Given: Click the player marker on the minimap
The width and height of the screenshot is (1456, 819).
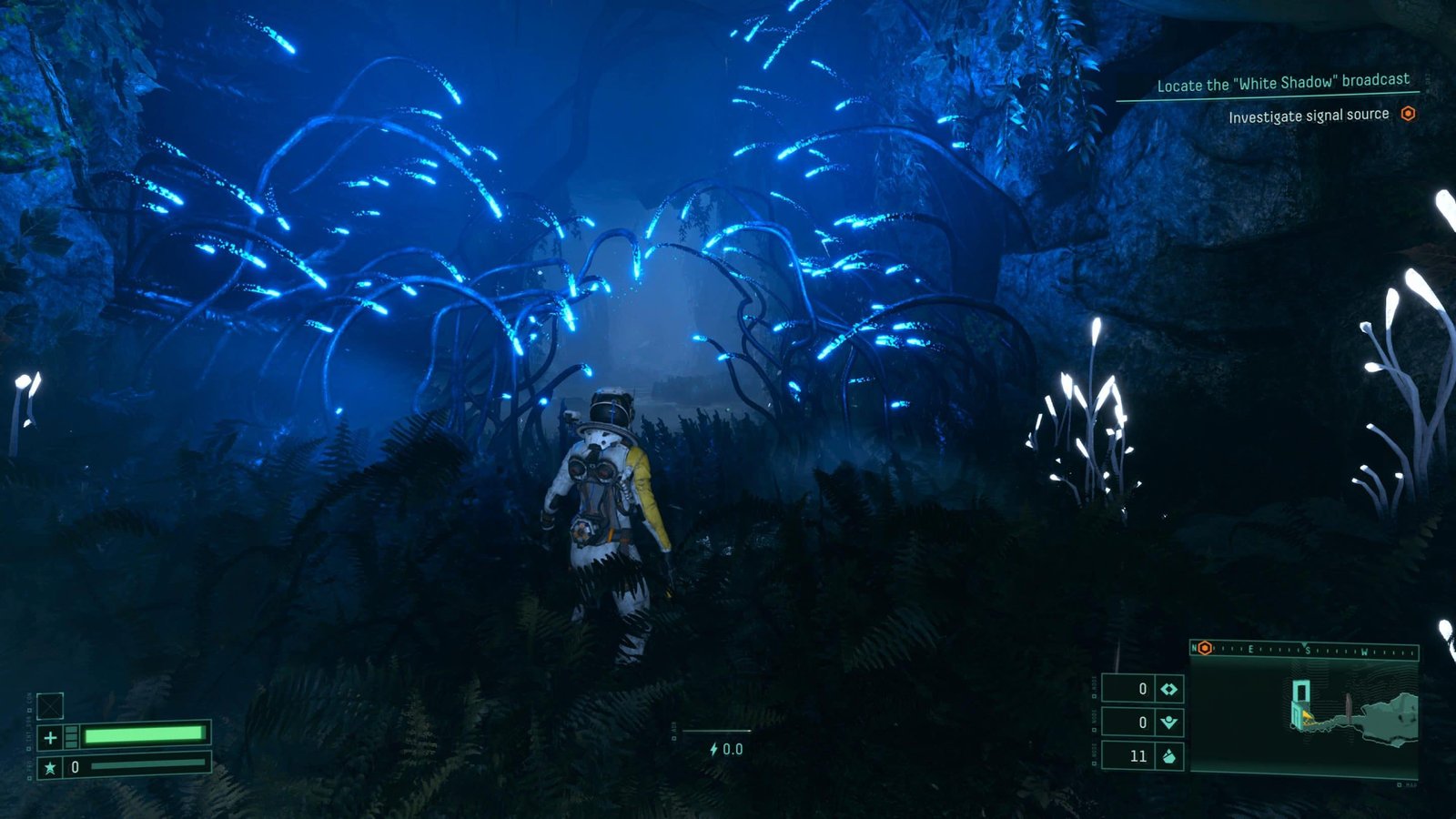Looking at the screenshot, I should click(x=1307, y=717).
